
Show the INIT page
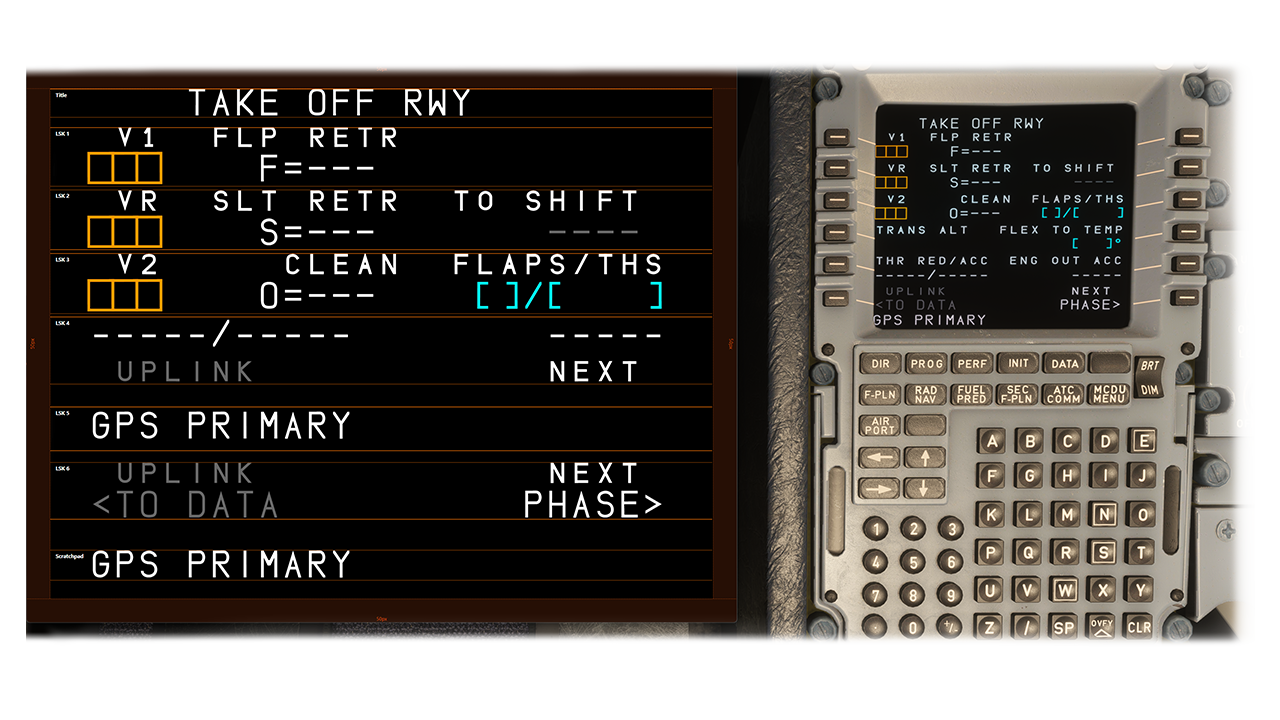click(x=1018, y=364)
